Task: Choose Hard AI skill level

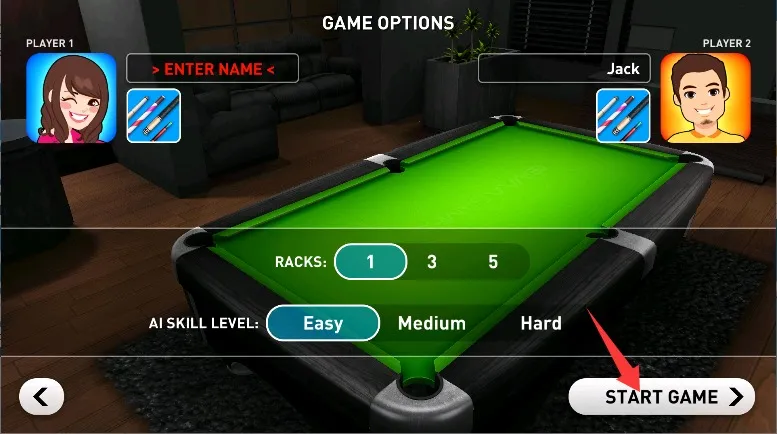Action: [541, 323]
